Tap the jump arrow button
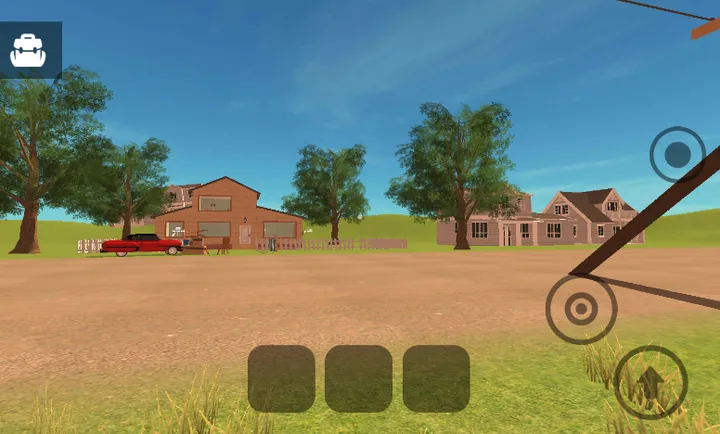Image resolution: width=720 pixels, height=434 pixels. point(650,382)
